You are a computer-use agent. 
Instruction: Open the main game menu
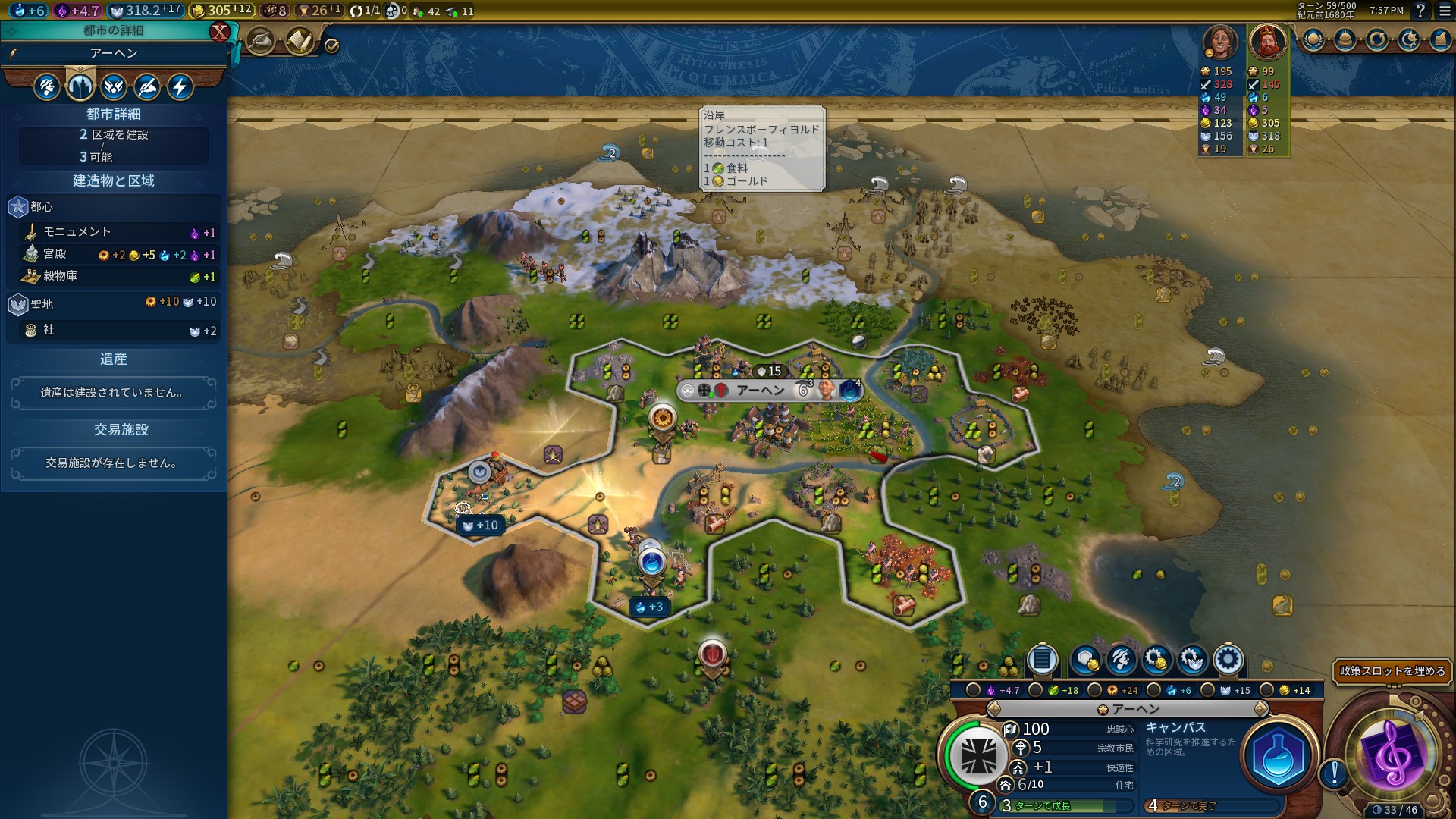coord(1445,11)
